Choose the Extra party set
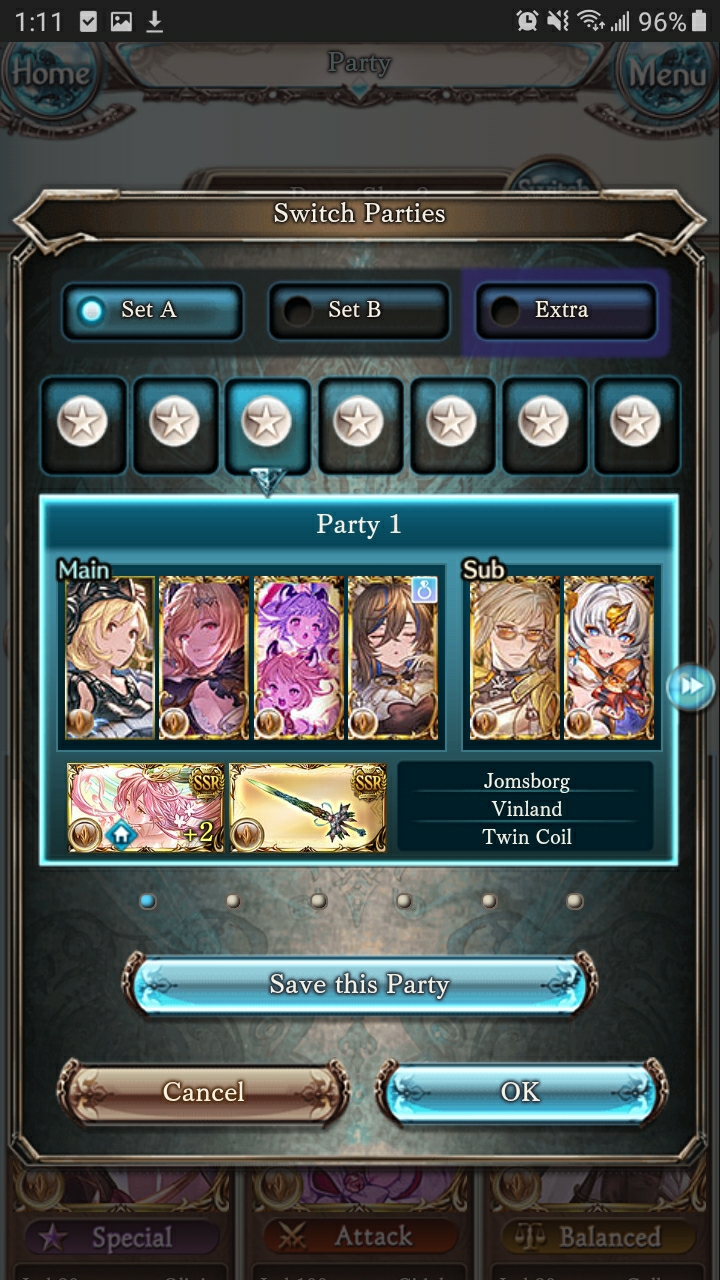The width and height of the screenshot is (720, 1280). coord(565,310)
